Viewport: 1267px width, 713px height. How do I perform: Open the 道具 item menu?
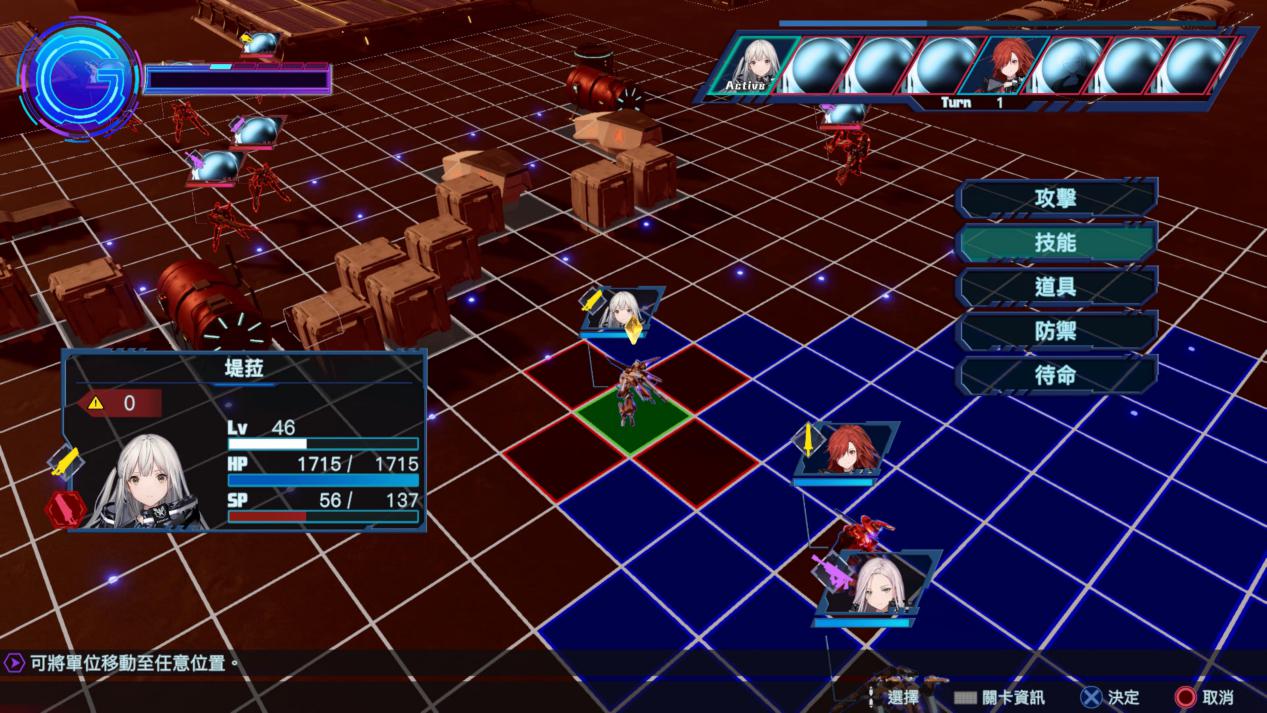tap(1056, 287)
